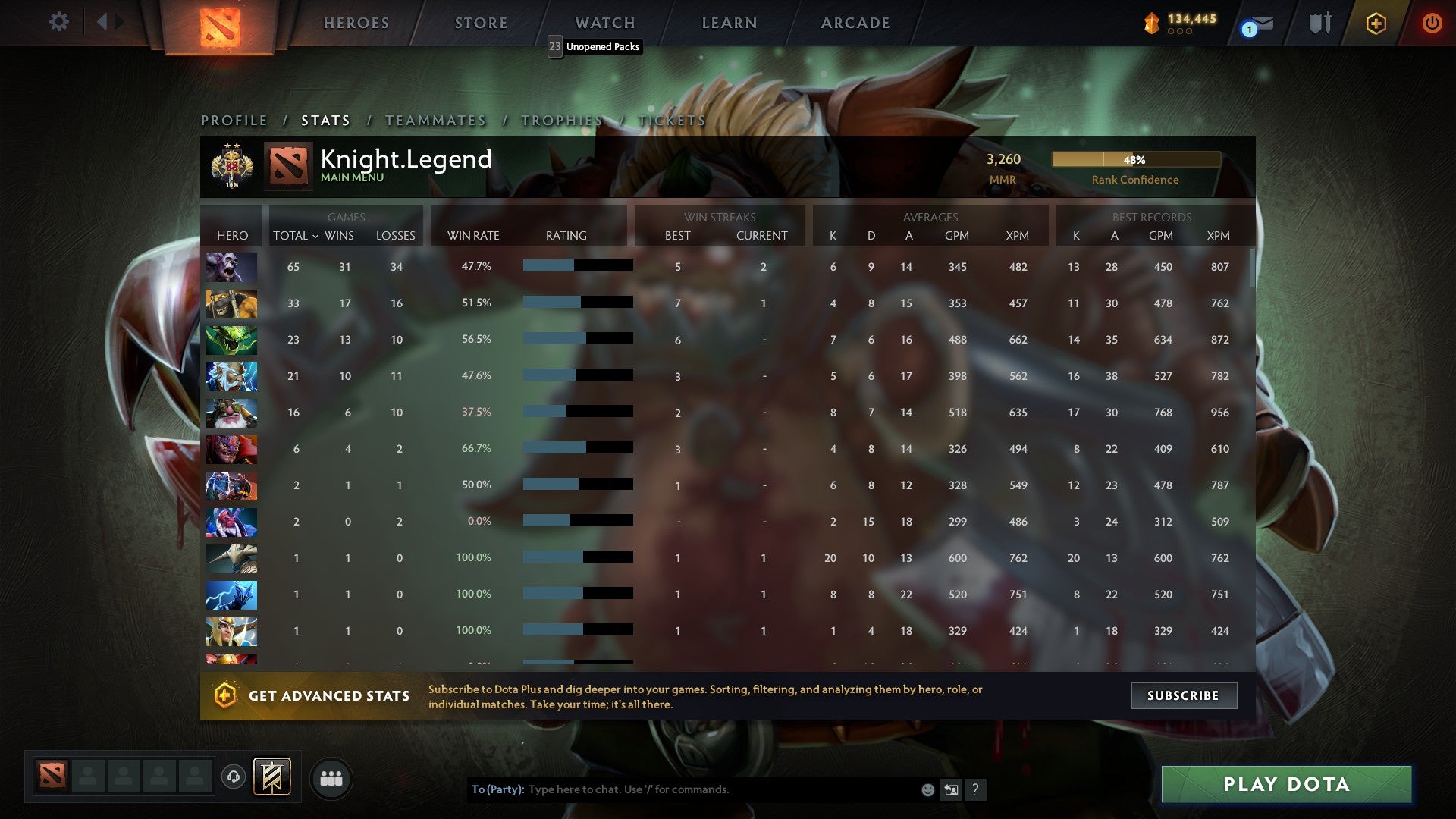Viewport: 1456px width, 819px height.
Task: Toggle voice chat with the headset icon
Action: 233,777
